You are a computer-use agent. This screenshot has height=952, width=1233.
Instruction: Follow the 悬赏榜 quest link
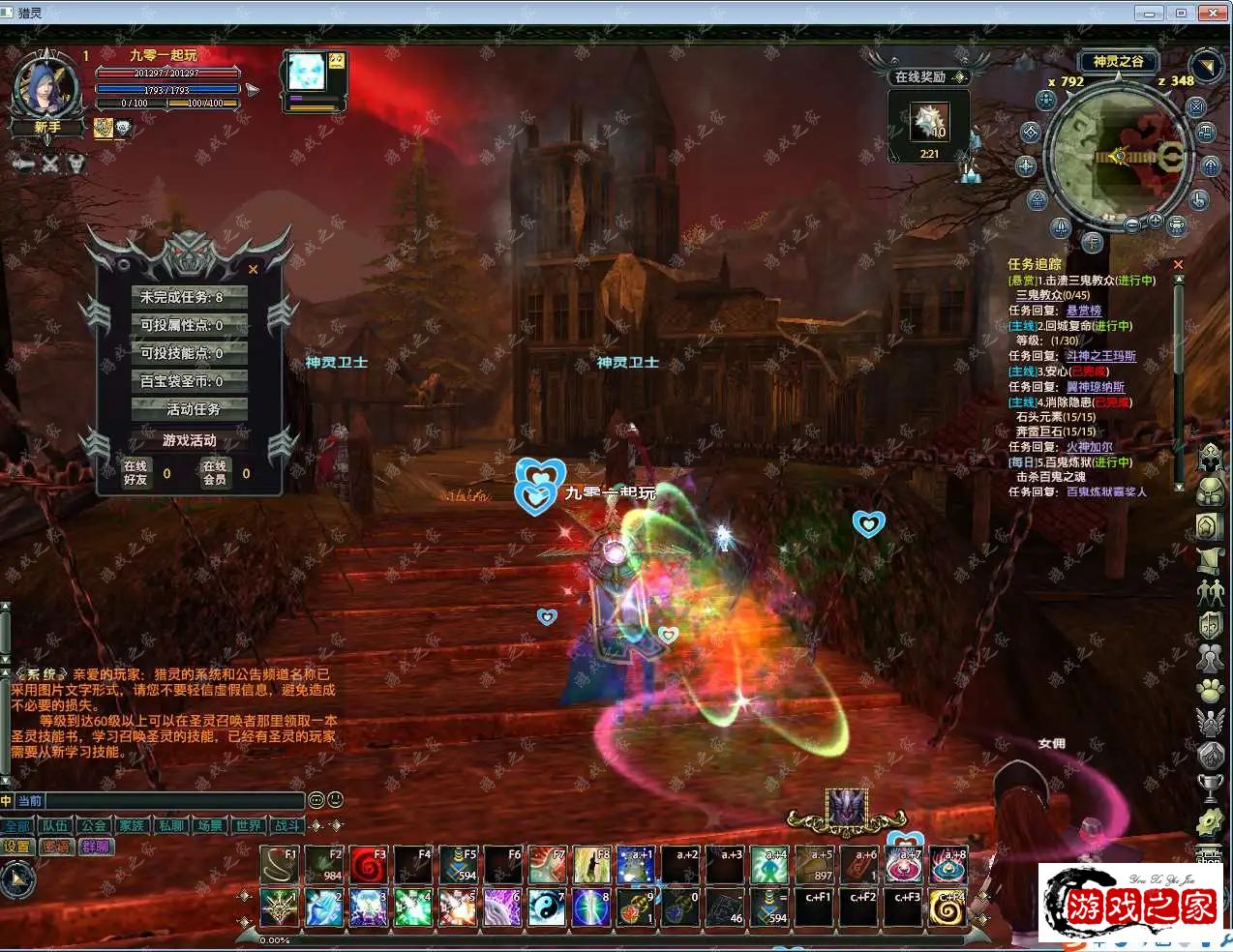(x=1084, y=311)
